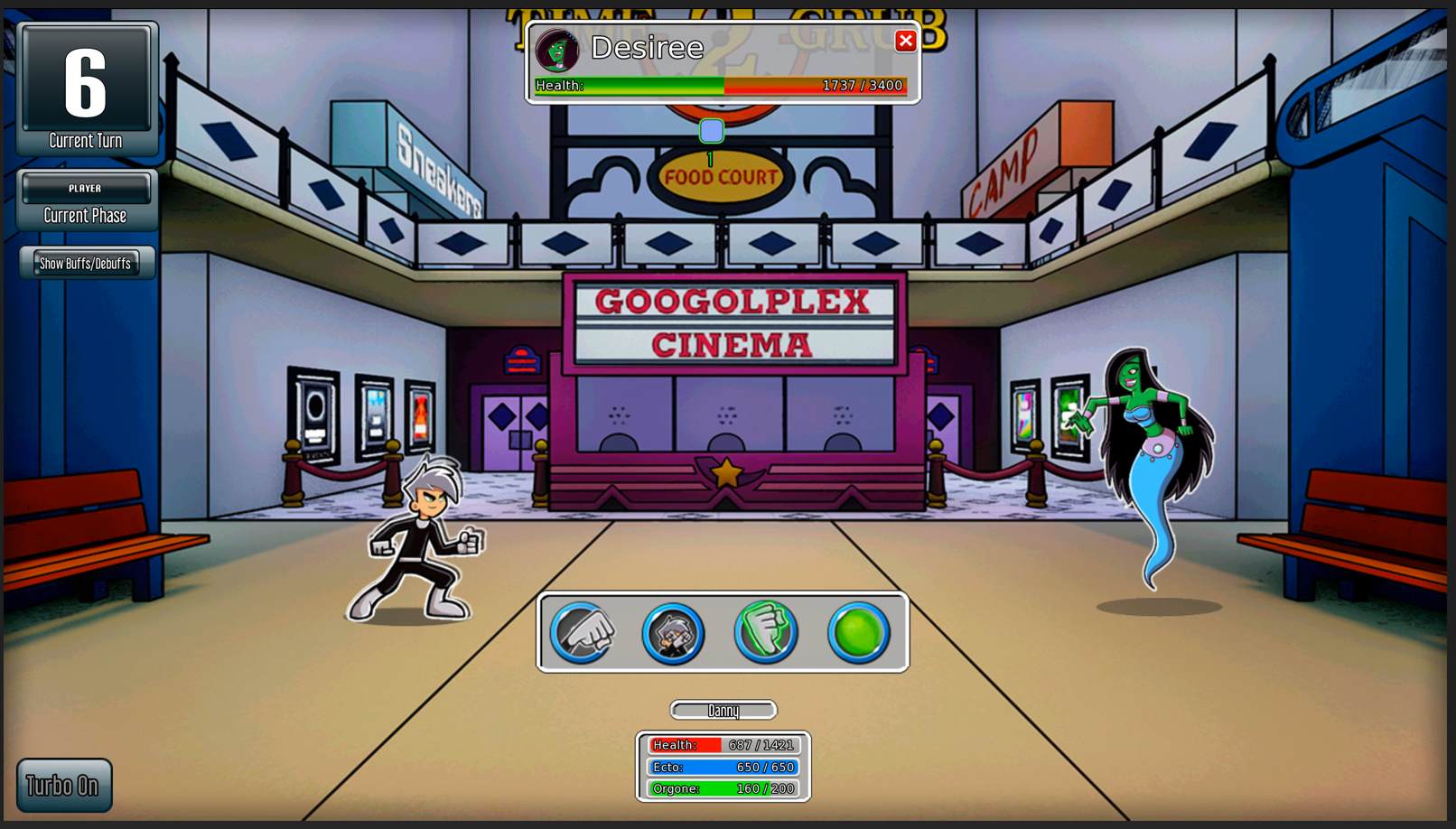Click the blue buff icon under Desiree's health
Viewport: 1456px width, 829px height.
[712, 132]
